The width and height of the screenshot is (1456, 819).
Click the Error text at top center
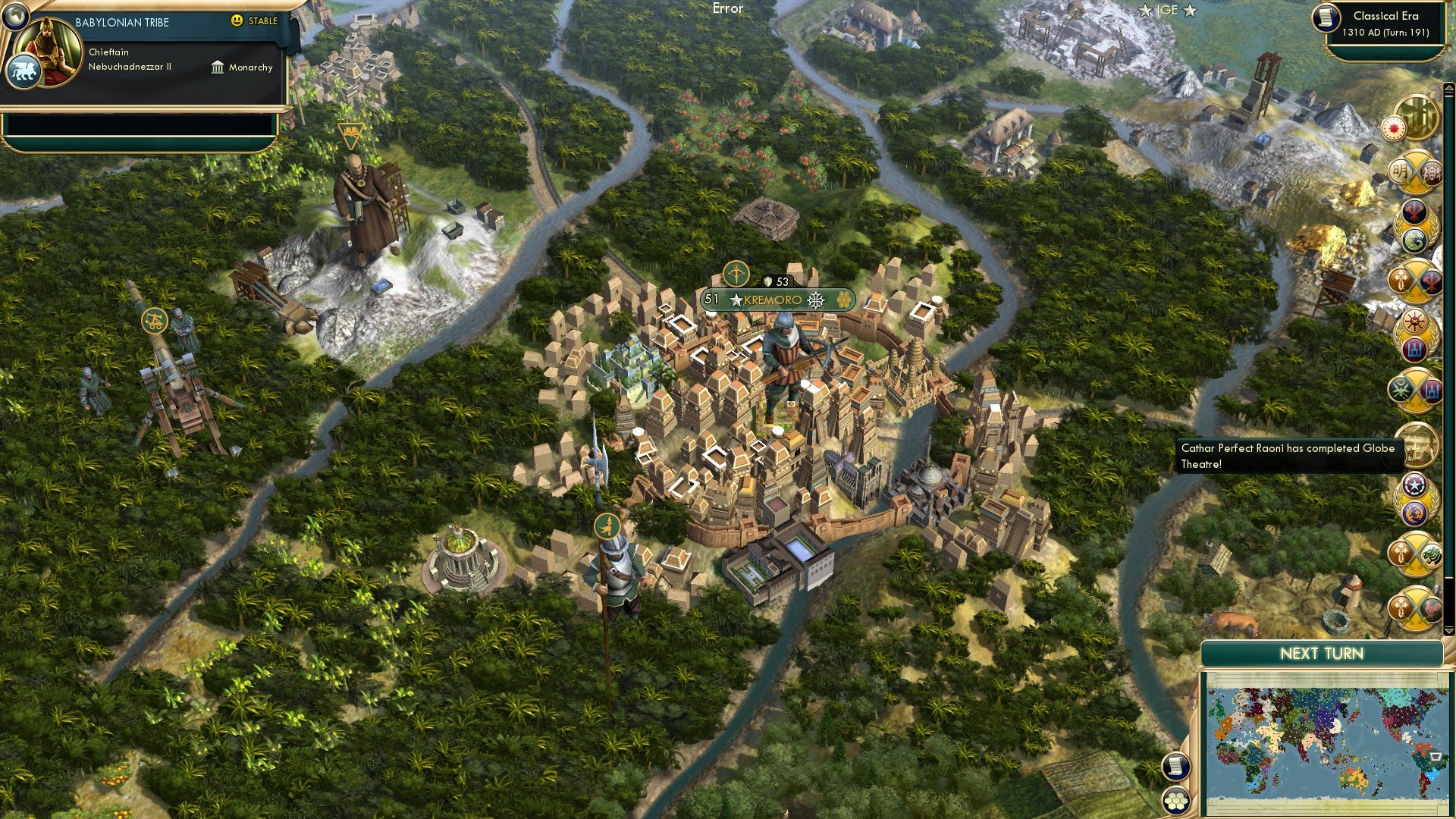click(x=727, y=8)
